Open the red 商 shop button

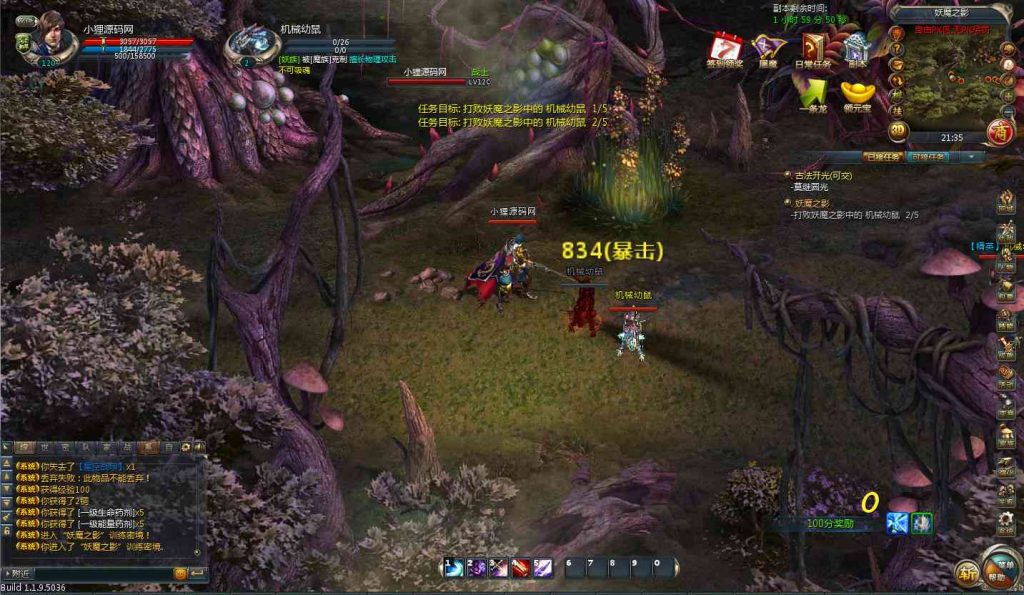[998, 131]
